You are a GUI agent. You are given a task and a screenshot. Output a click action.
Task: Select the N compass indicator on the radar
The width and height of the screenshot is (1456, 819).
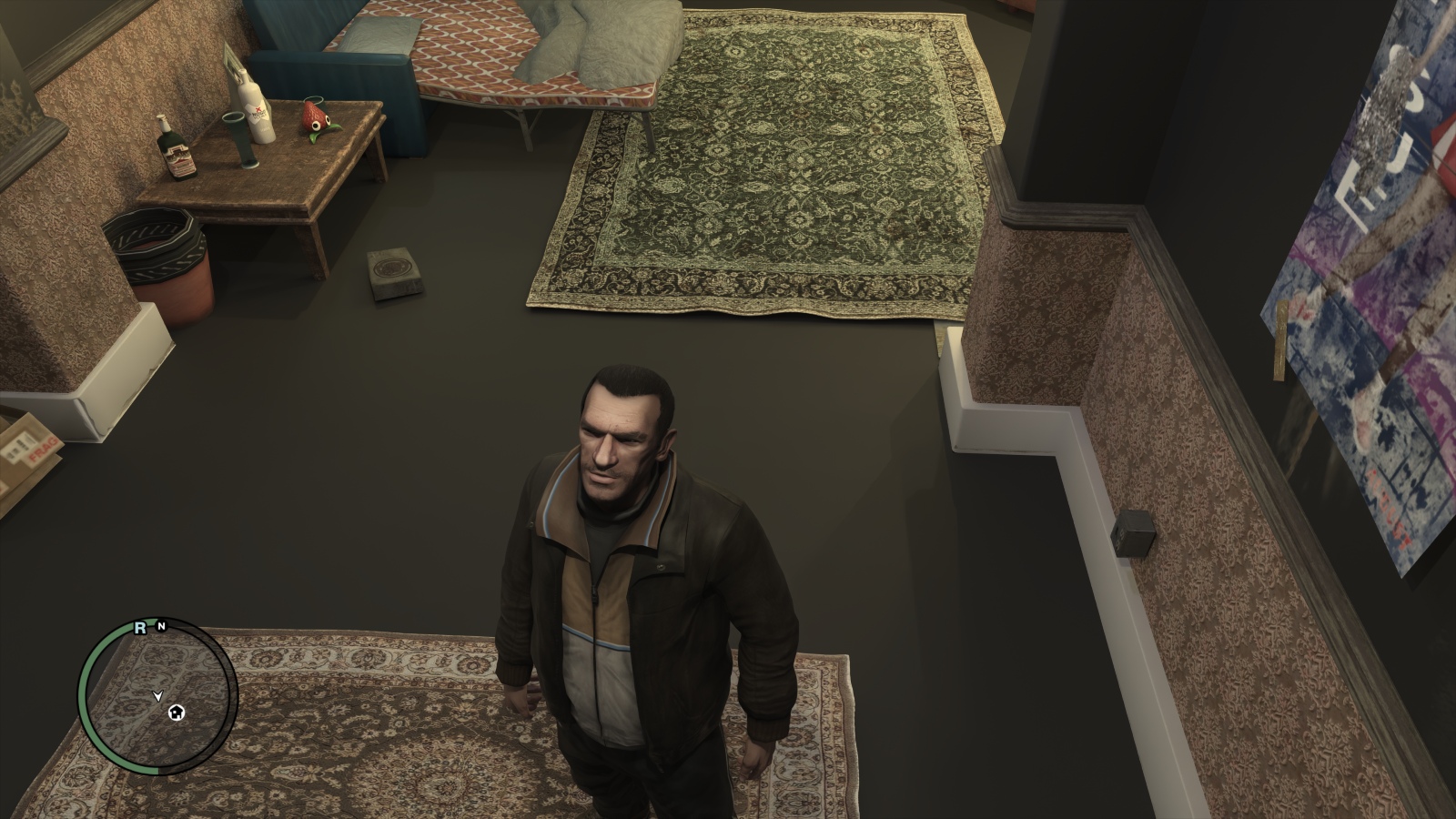162,628
